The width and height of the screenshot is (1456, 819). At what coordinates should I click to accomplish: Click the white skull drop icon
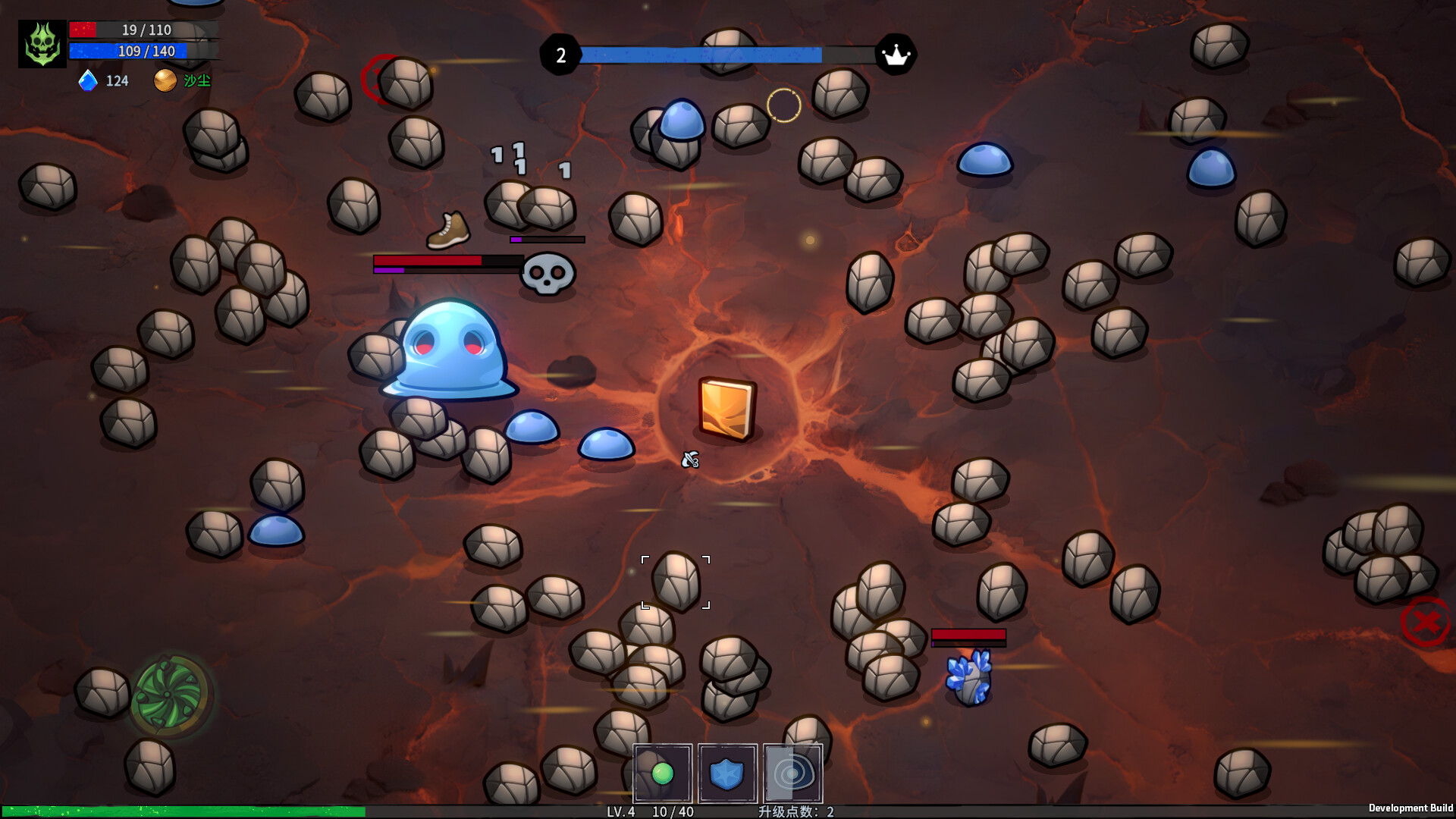pyautogui.click(x=543, y=275)
